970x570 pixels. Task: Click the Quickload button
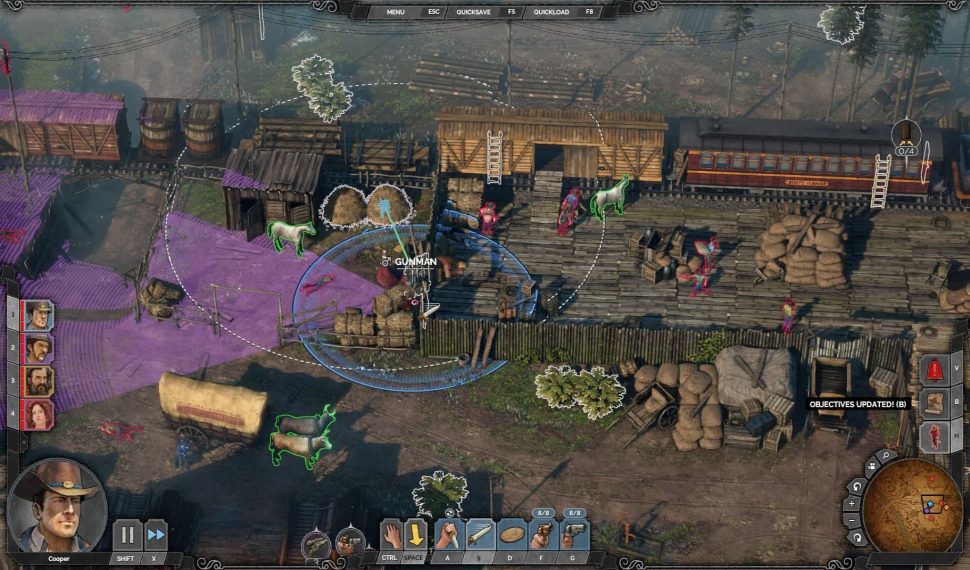(552, 12)
